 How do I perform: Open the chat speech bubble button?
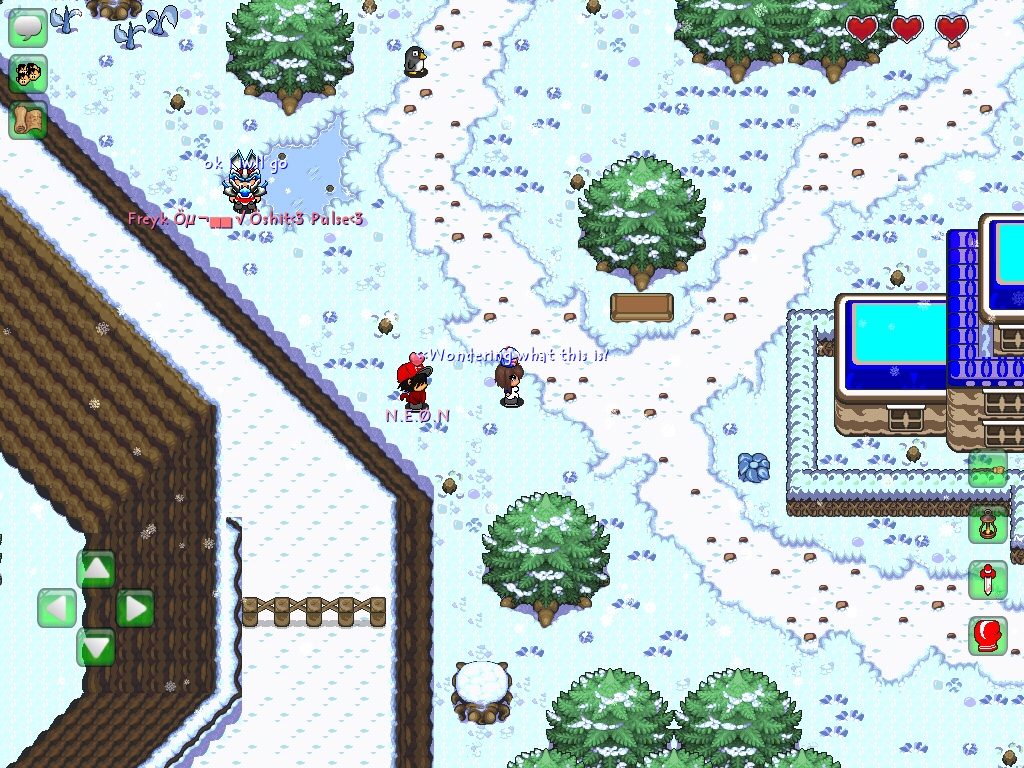[x=28, y=28]
